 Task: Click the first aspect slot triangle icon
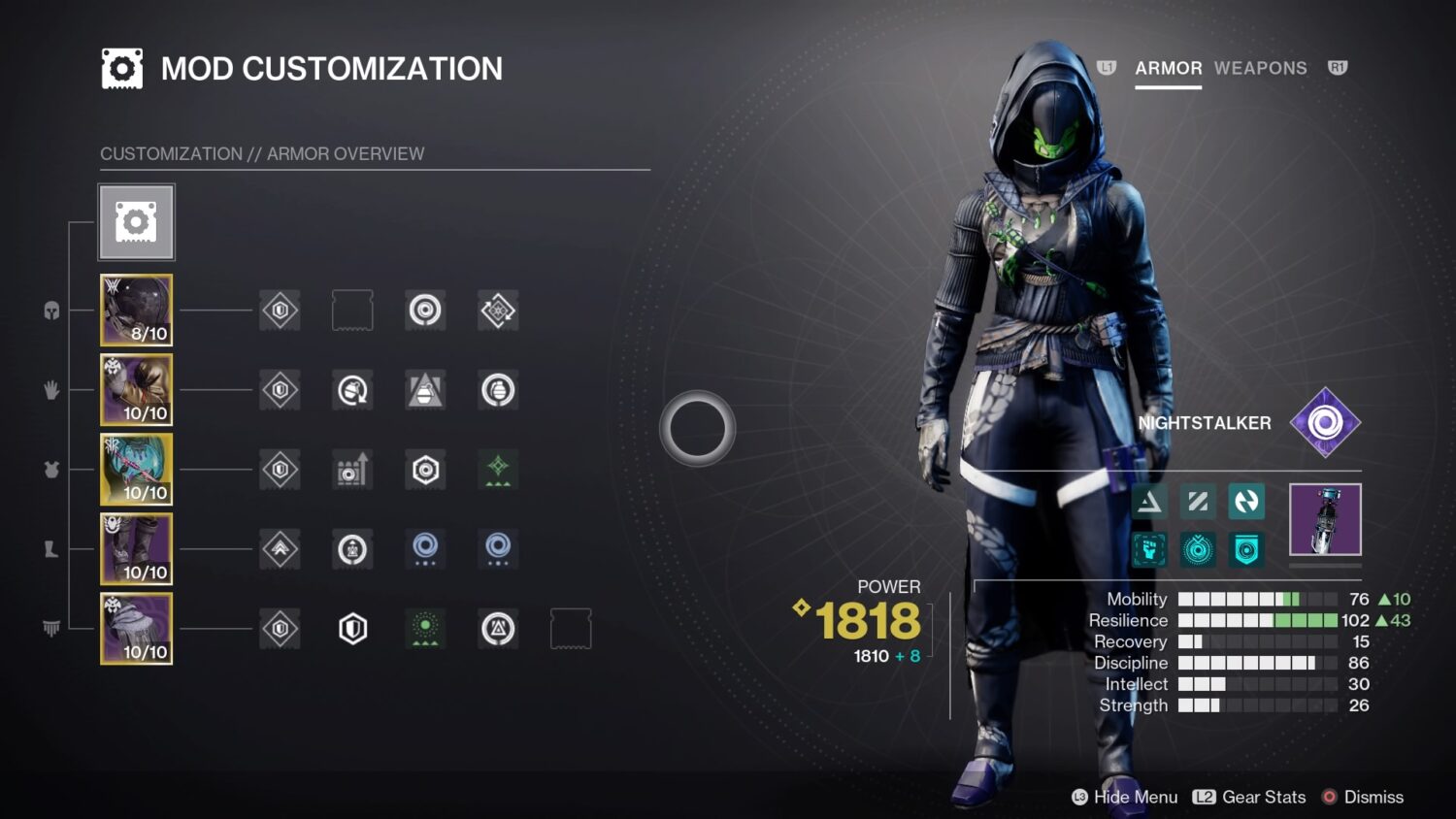[1149, 501]
